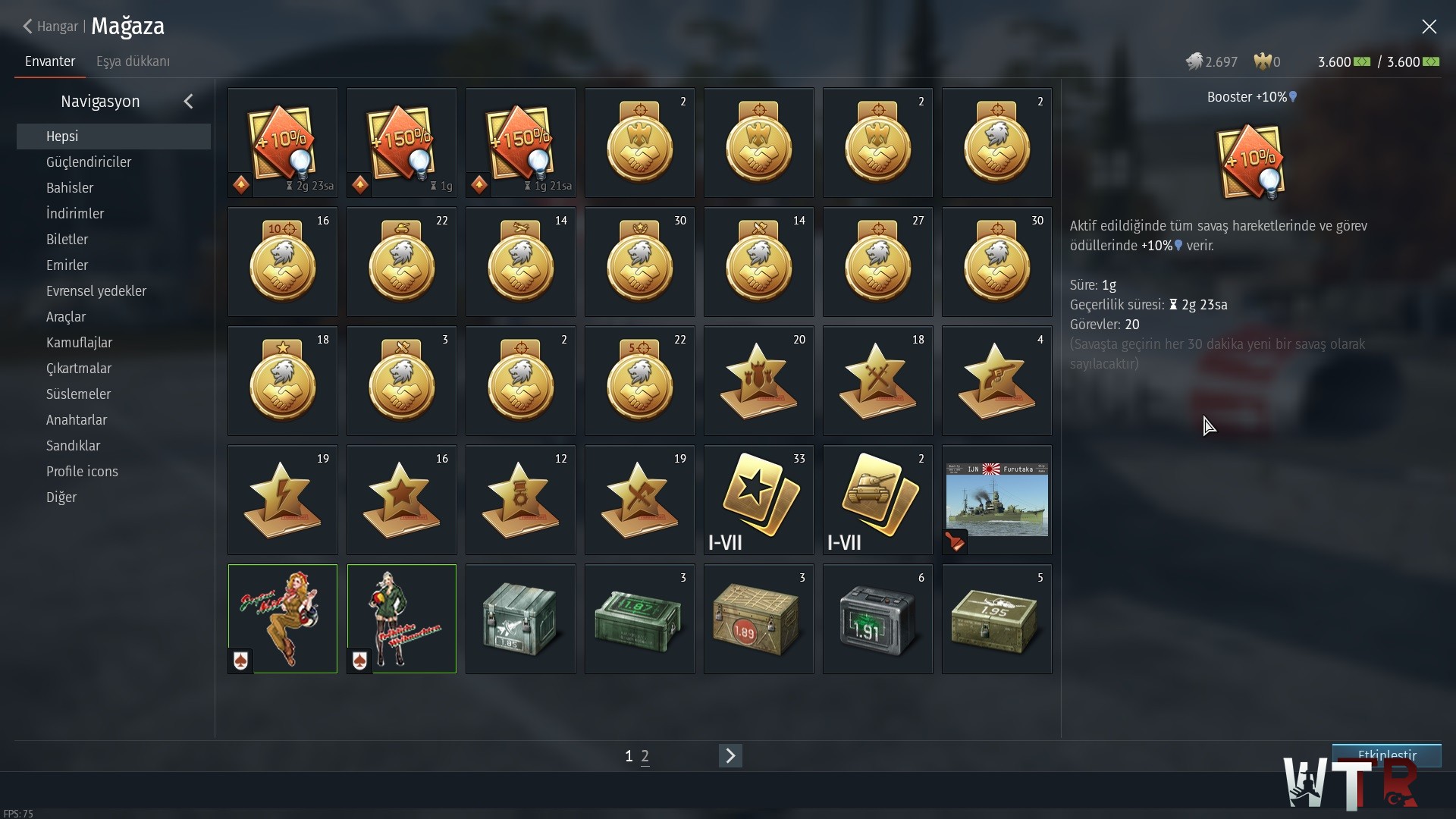Open the Sandıklar category
The width and height of the screenshot is (1456, 819).
pos(73,446)
